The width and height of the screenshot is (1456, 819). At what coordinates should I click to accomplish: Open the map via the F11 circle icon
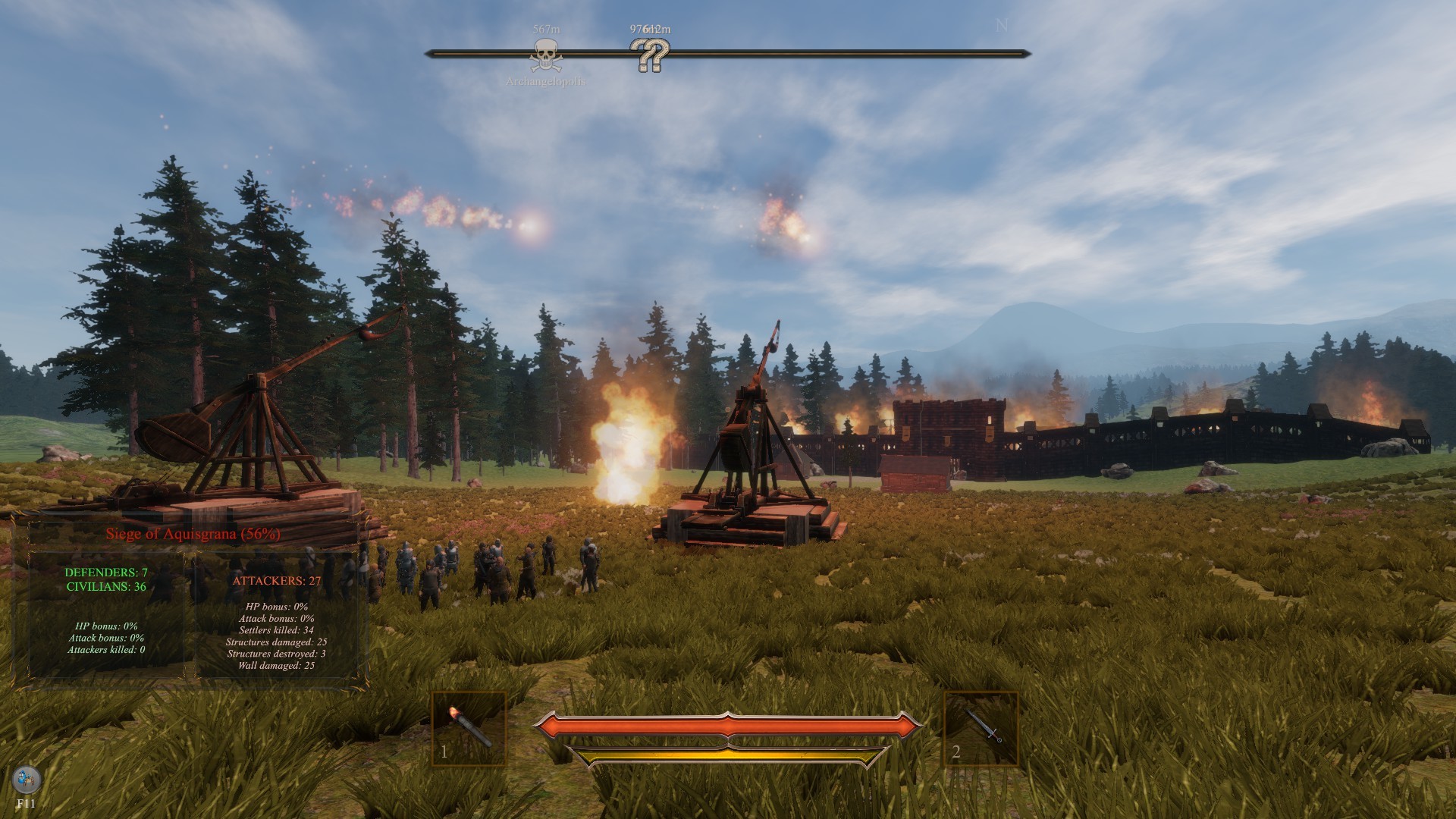coord(26,780)
